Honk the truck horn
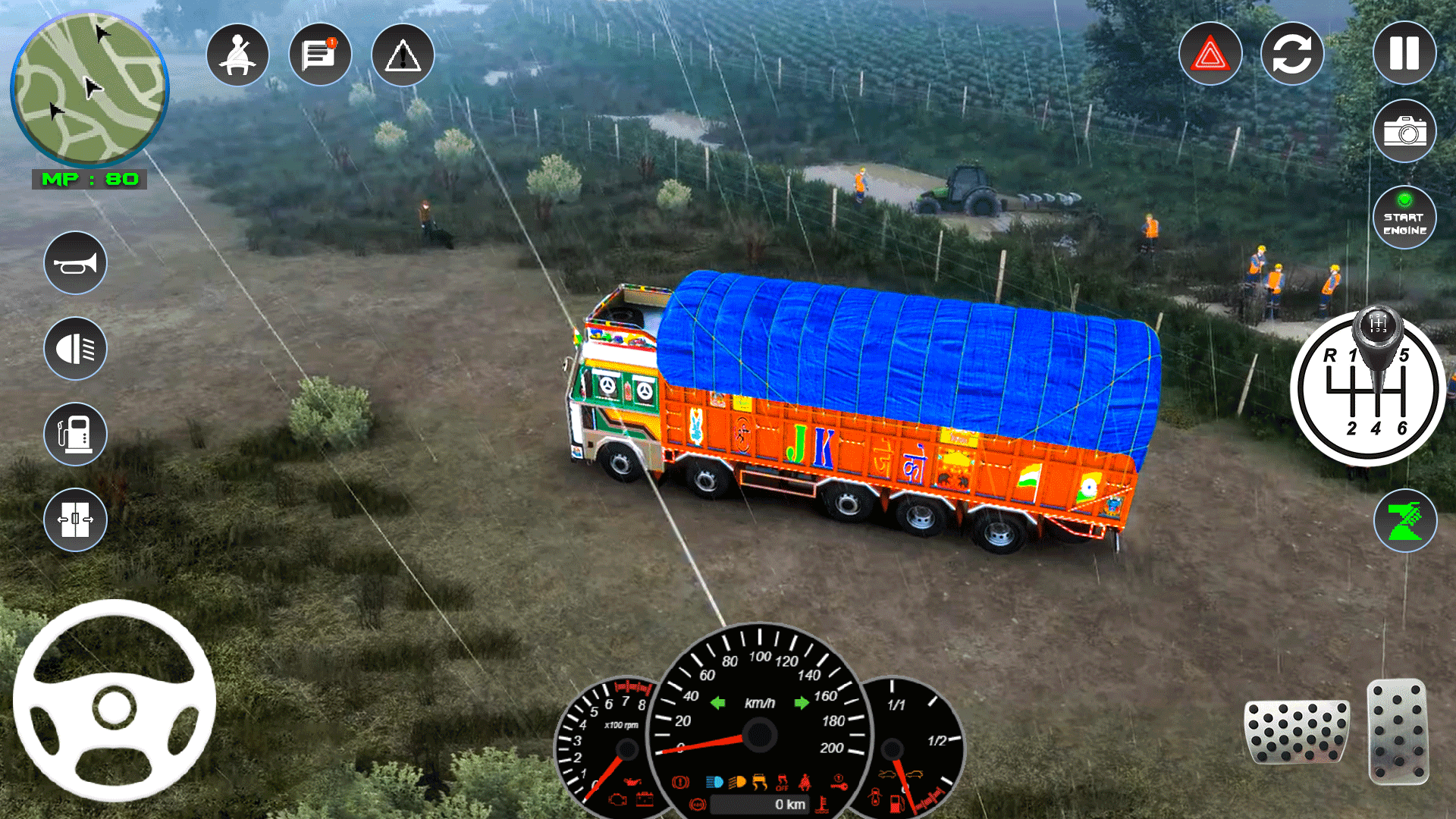The image size is (1456, 819). pos(74,262)
